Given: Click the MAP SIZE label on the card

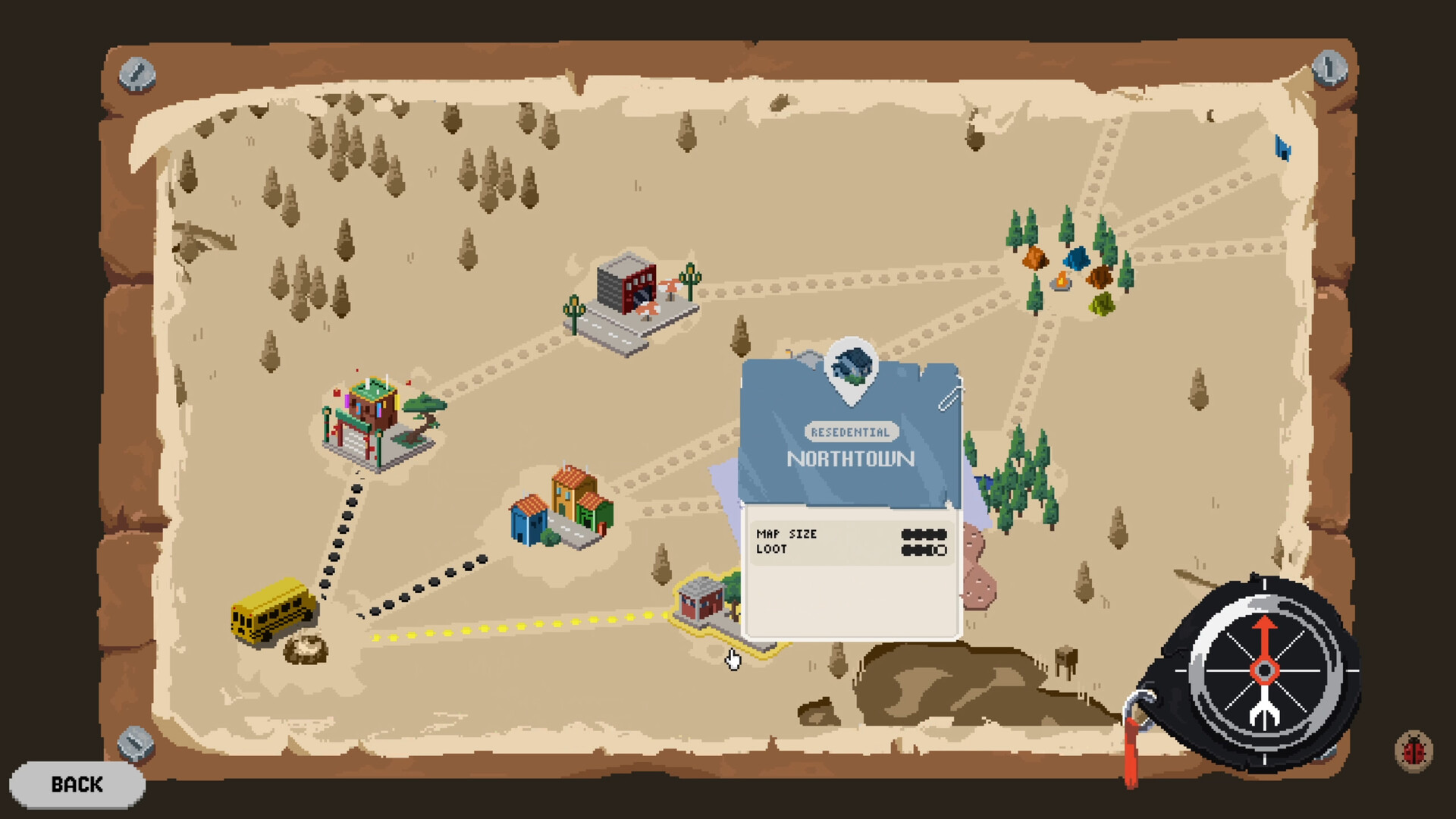Looking at the screenshot, I should (x=786, y=535).
